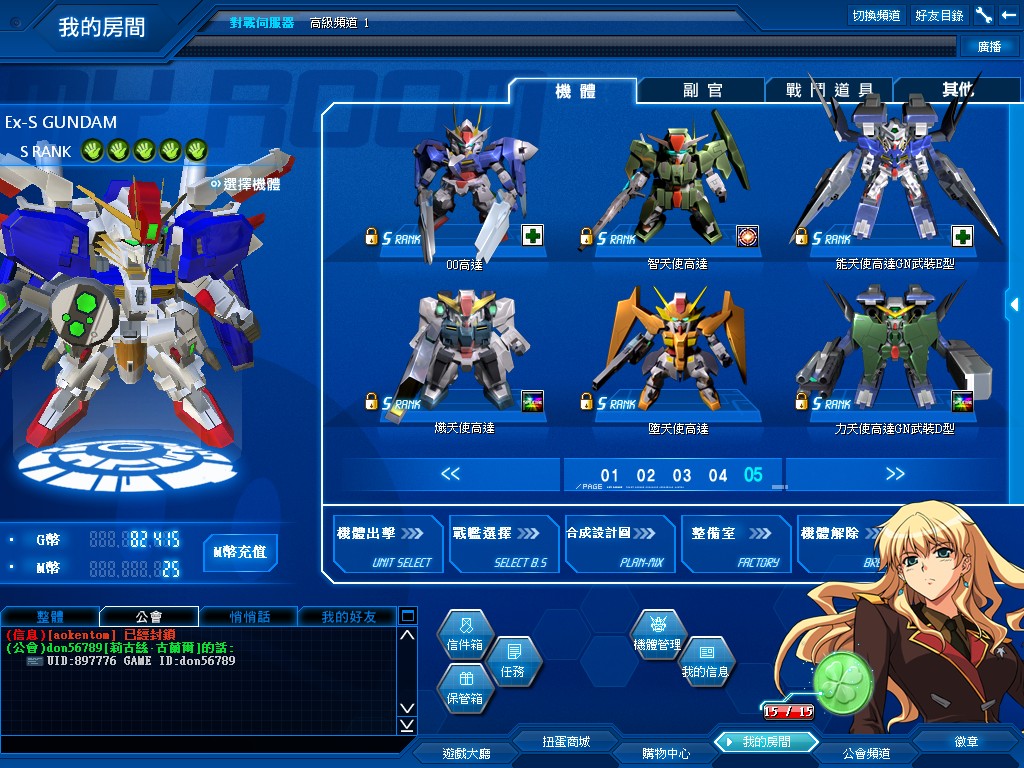Open the 戰艦選擇 menu
Screen dimensions: 1024x768
[503, 545]
